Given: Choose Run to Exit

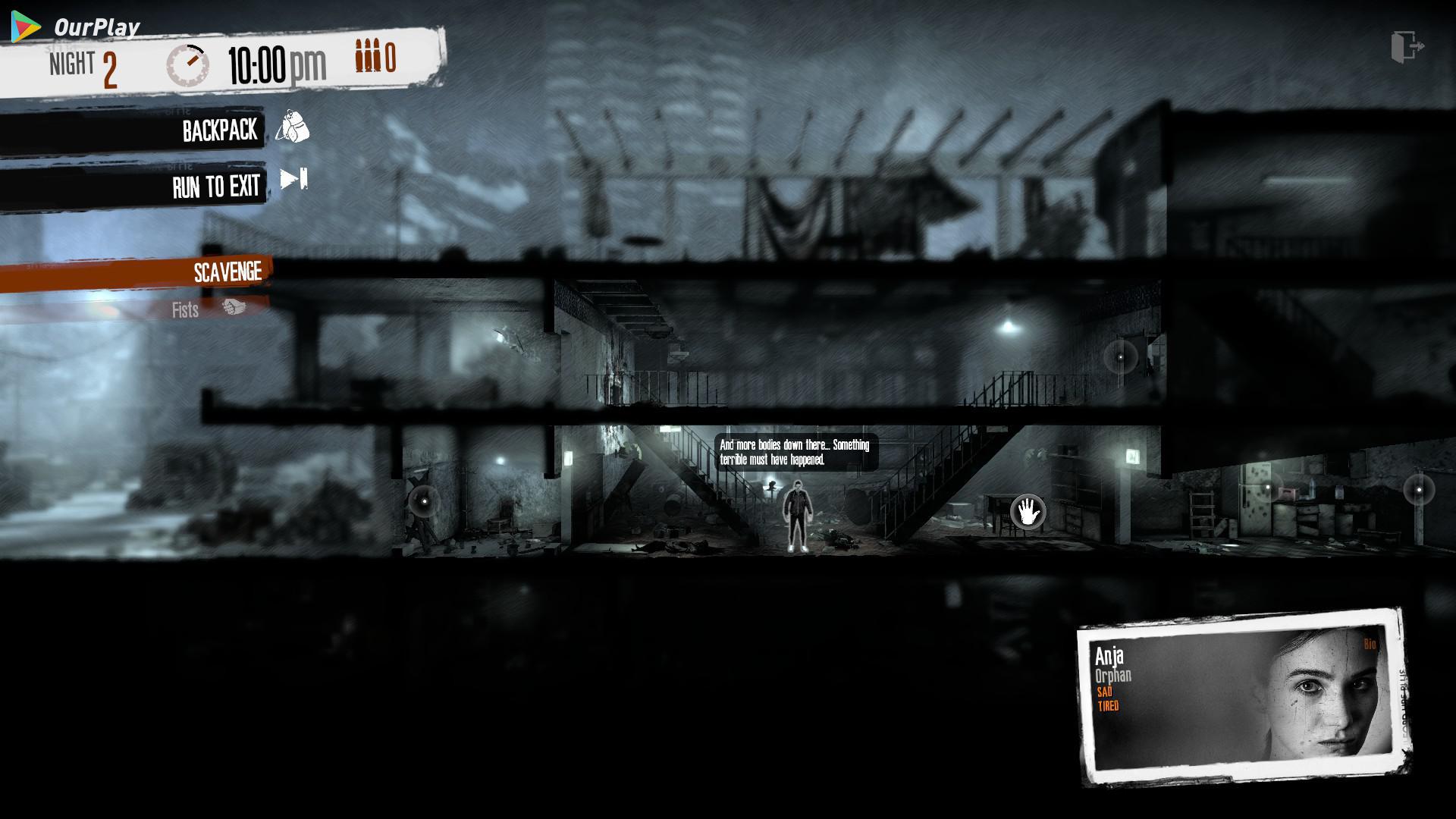Looking at the screenshot, I should coord(215,187).
